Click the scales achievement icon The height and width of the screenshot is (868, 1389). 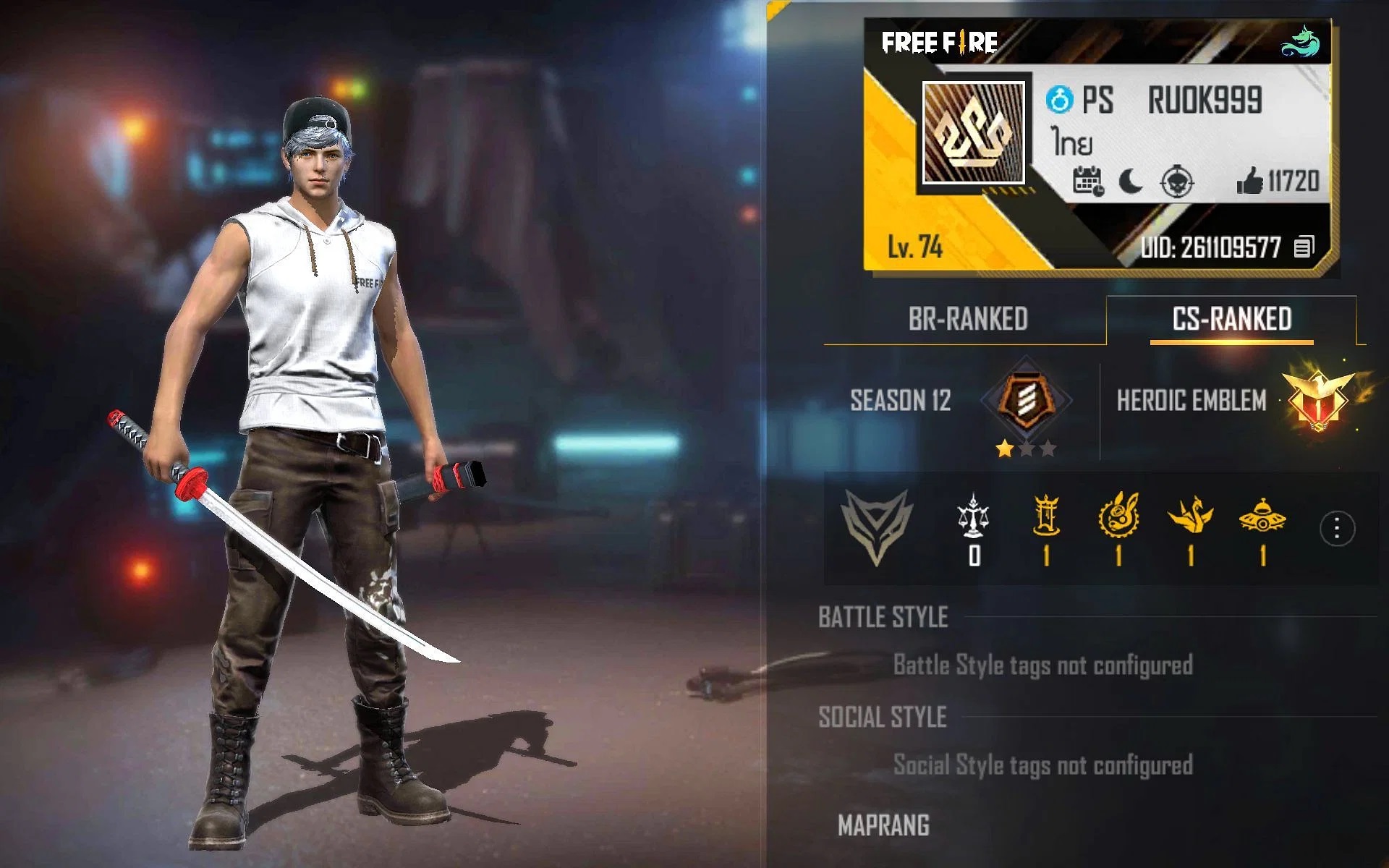[973, 515]
